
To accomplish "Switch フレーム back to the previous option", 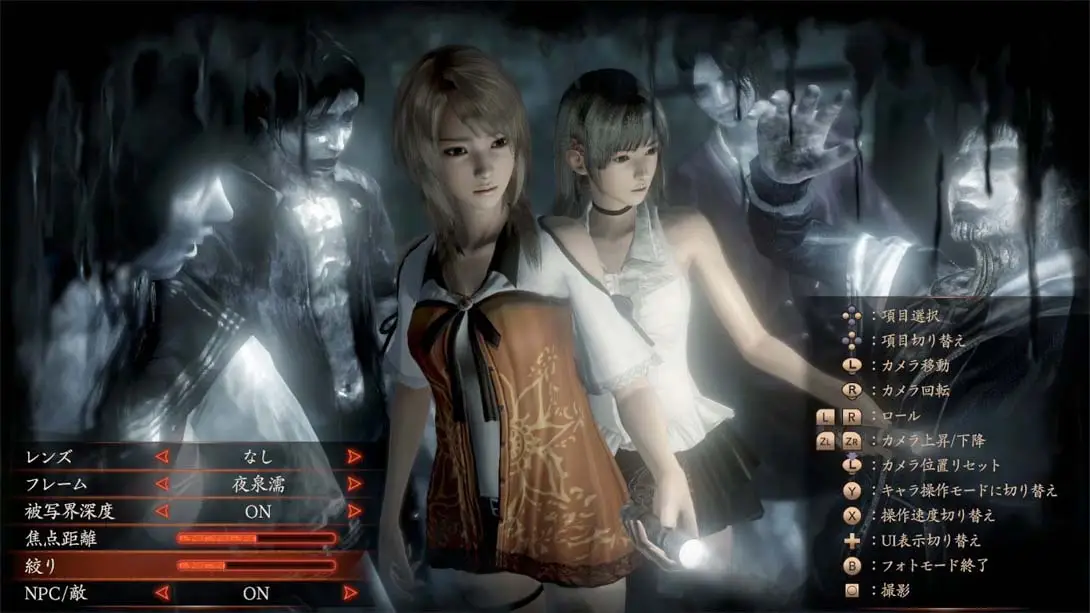I will (x=161, y=484).
